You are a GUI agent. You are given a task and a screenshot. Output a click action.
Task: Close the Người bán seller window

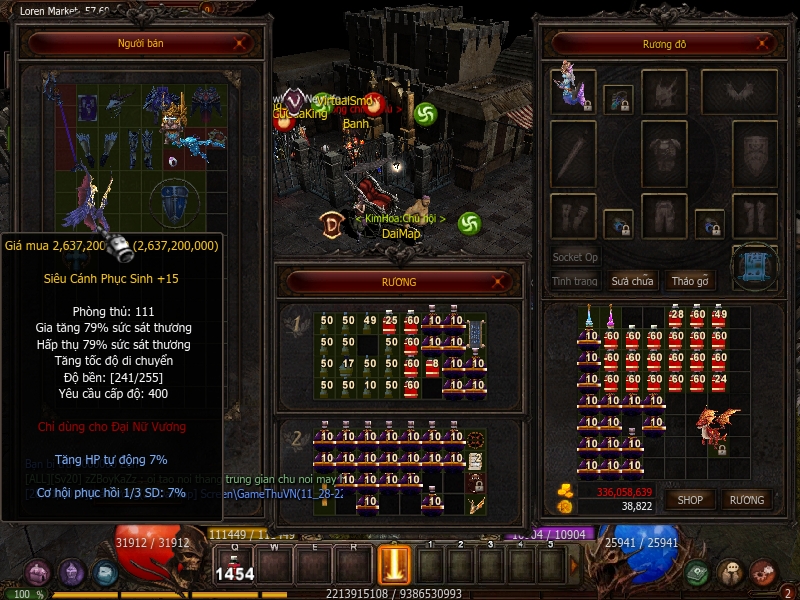pyautogui.click(x=240, y=43)
